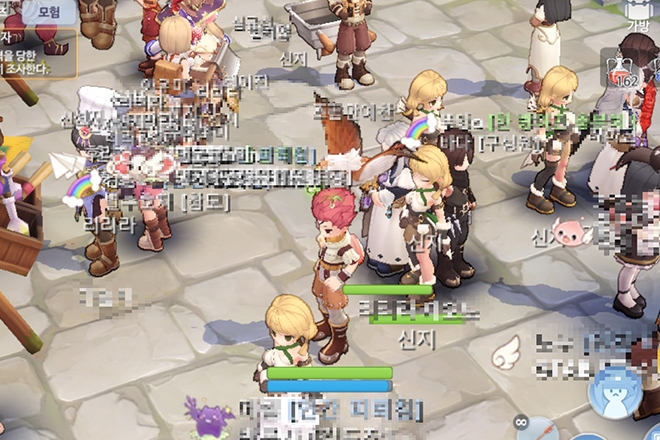Tap the blue character emote skill button
The width and height of the screenshot is (660, 440).
coord(616,393)
